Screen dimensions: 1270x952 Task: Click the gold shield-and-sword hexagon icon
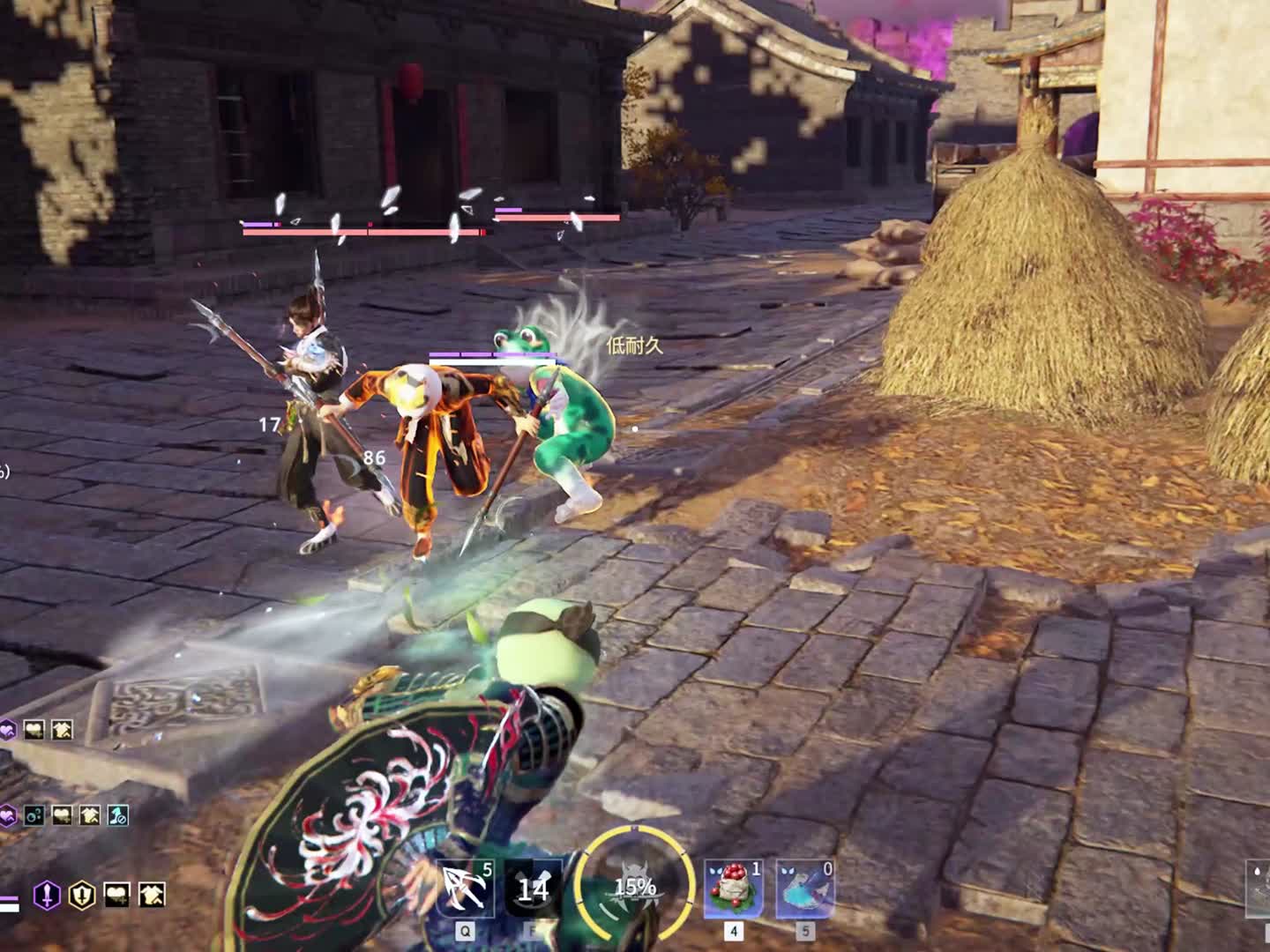(x=82, y=896)
